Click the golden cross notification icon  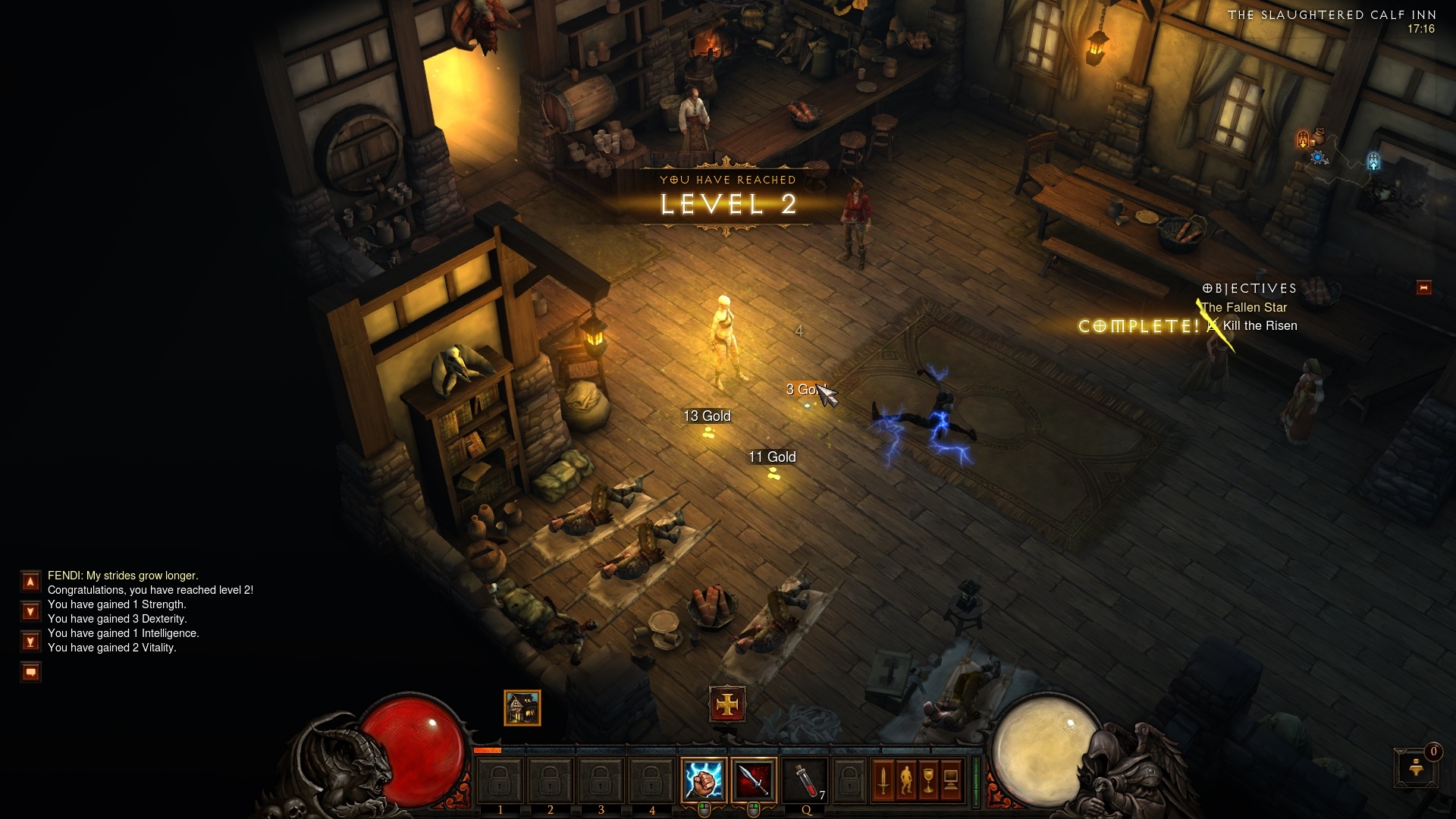(x=727, y=705)
